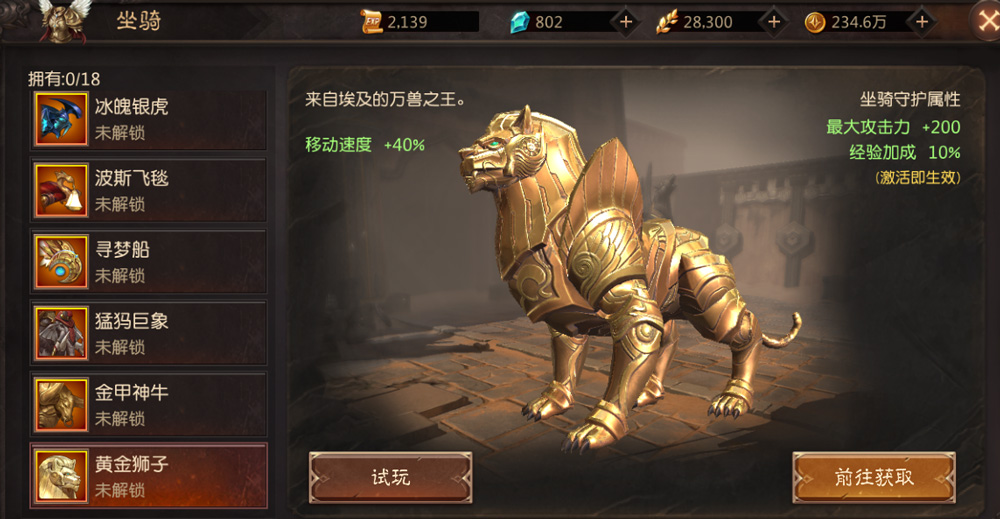
Task: Close the mount screen
Action: (x=984, y=21)
